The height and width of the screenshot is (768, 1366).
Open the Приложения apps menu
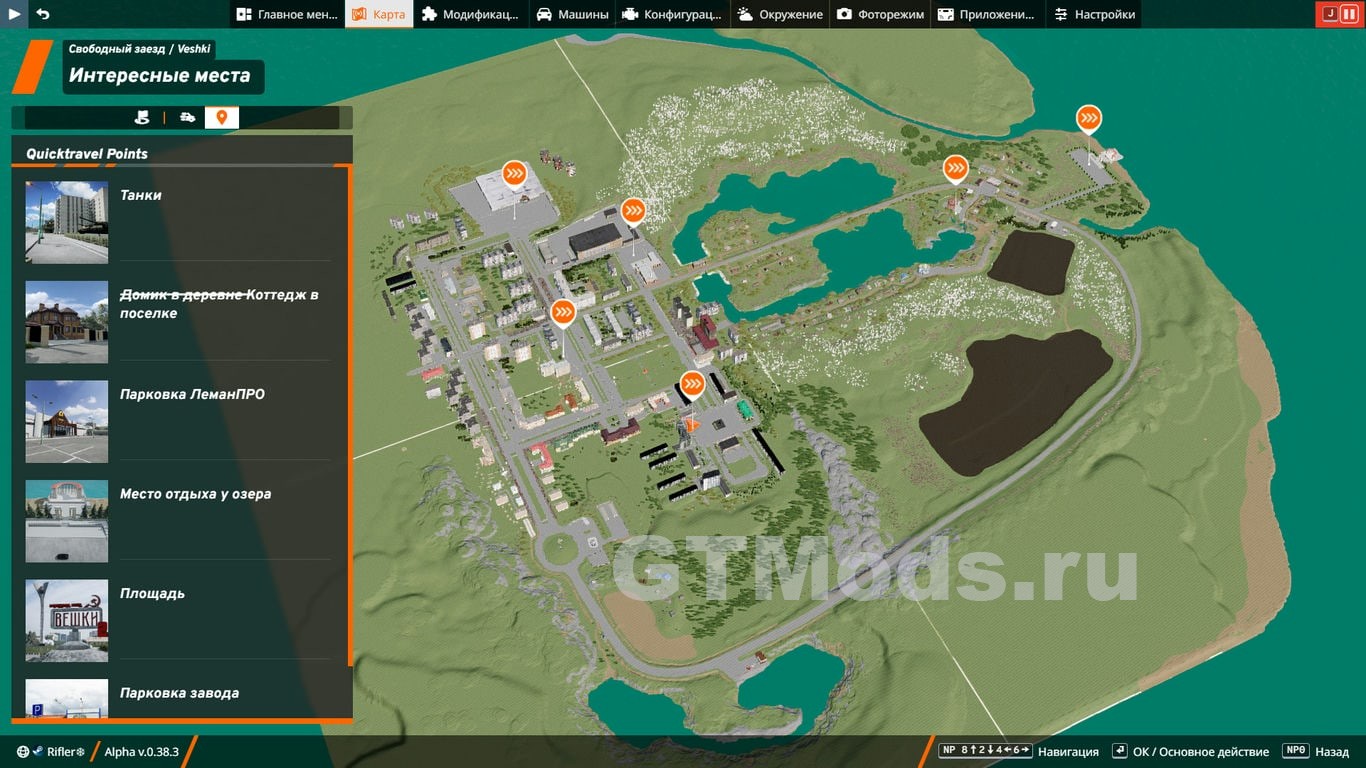point(986,14)
